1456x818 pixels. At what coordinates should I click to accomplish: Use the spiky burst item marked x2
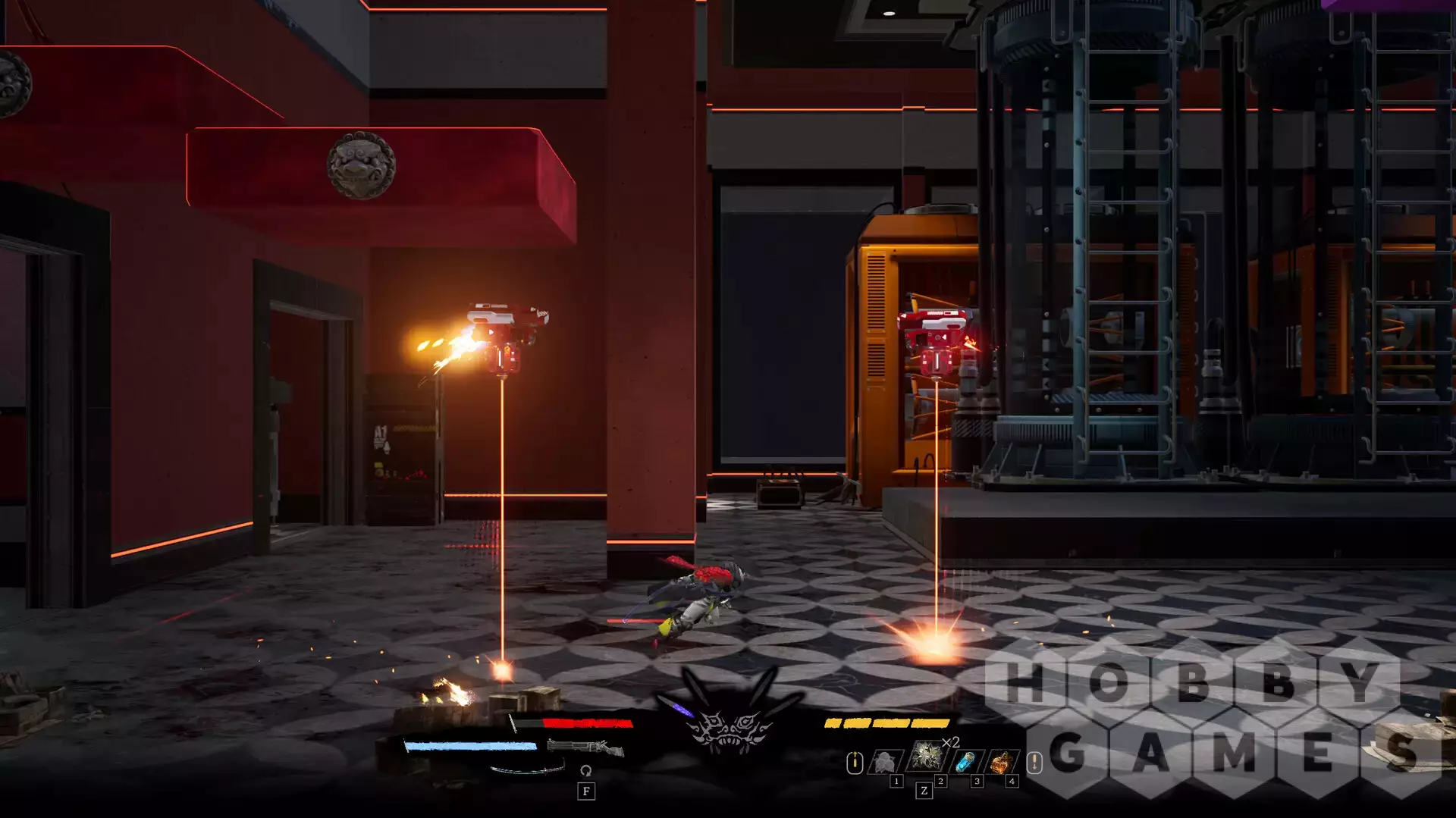point(927,756)
